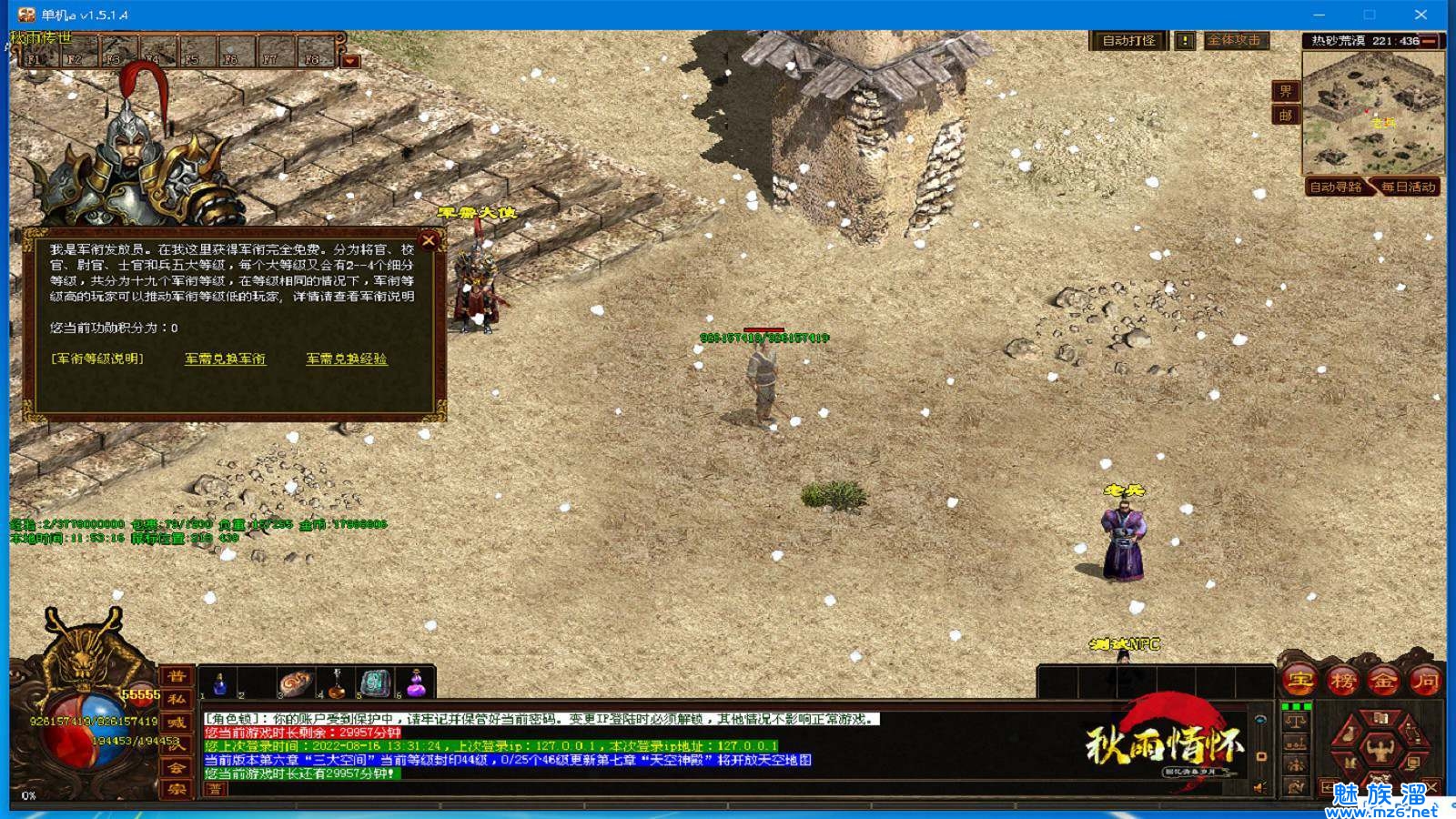Screen dimensions: 1456x819
Task: Choose 军需兑换经验 dialogue option
Action: (347, 359)
